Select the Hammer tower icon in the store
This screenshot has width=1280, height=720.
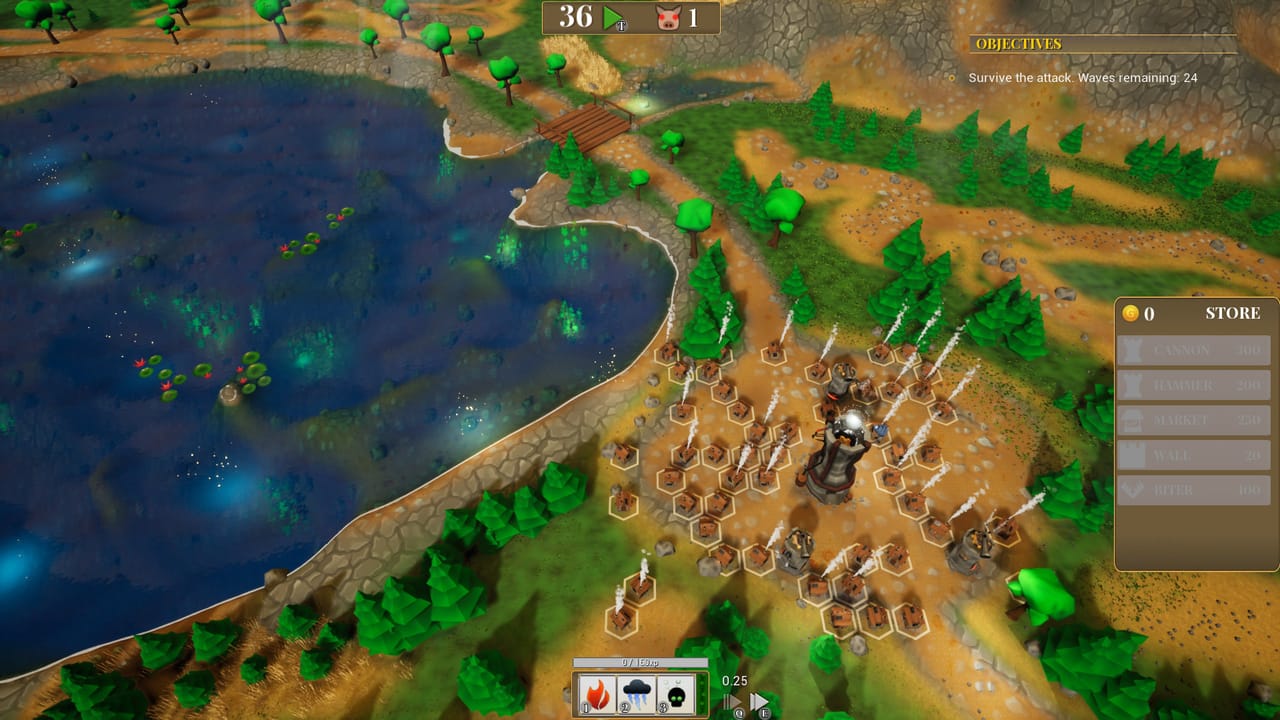(x=1133, y=385)
